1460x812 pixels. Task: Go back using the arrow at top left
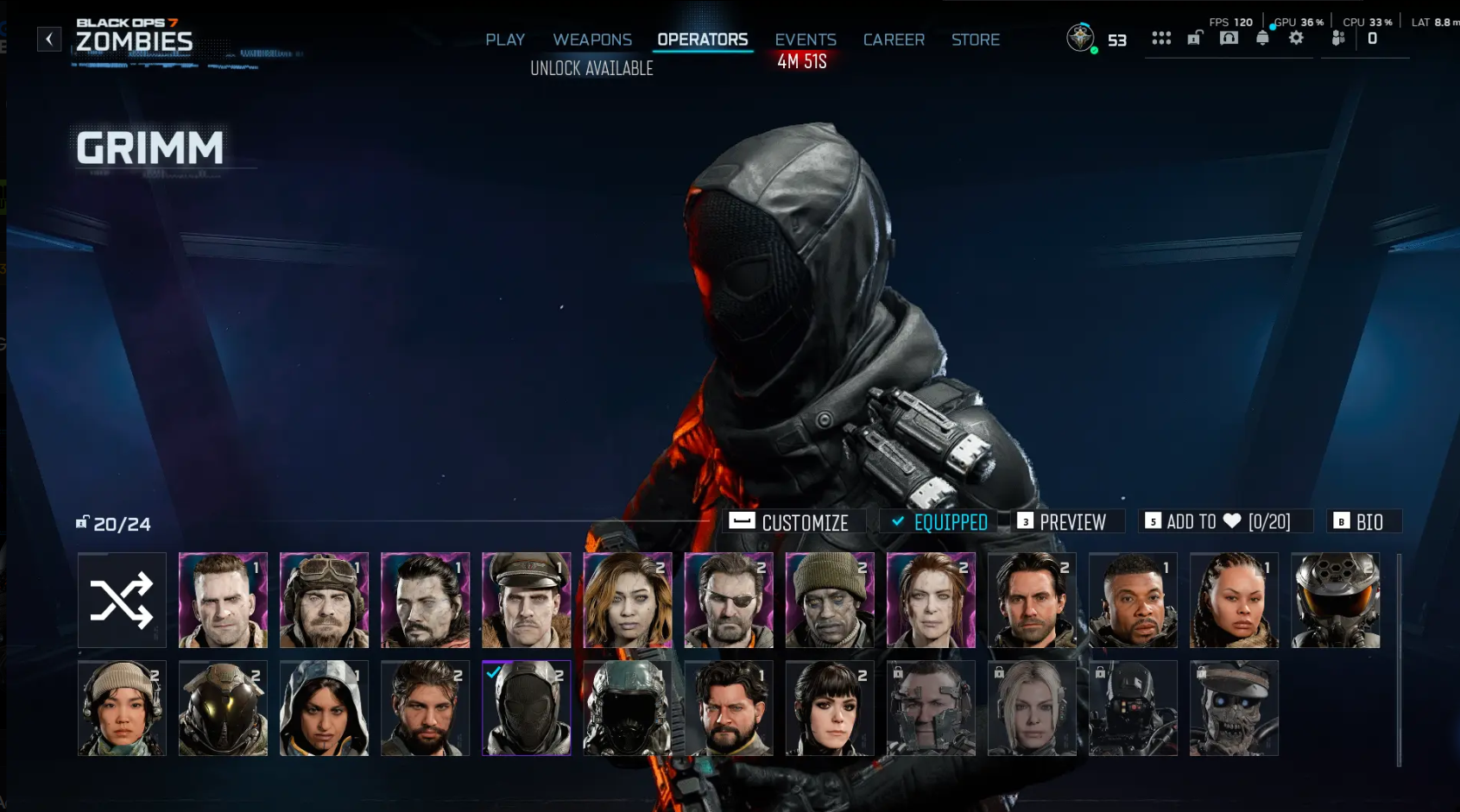(49, 38)
